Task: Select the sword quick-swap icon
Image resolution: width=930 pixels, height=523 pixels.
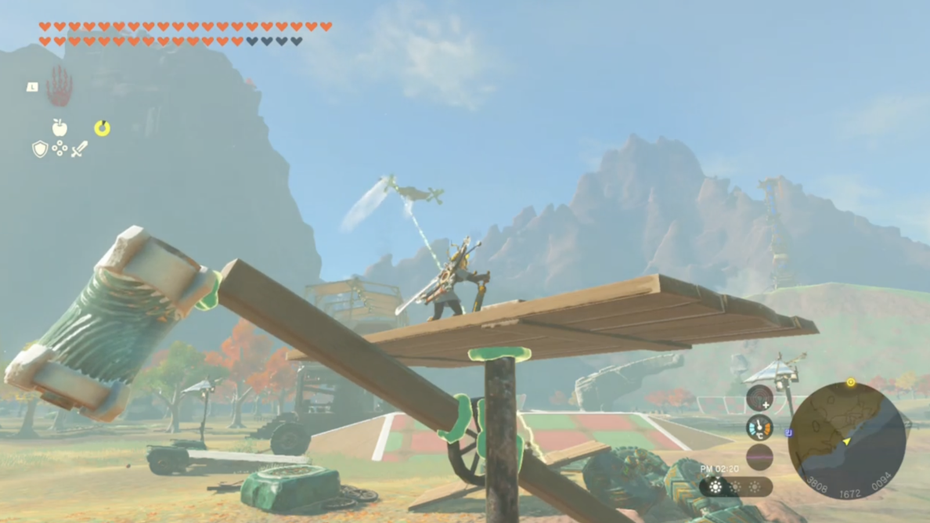Action: 79,149
